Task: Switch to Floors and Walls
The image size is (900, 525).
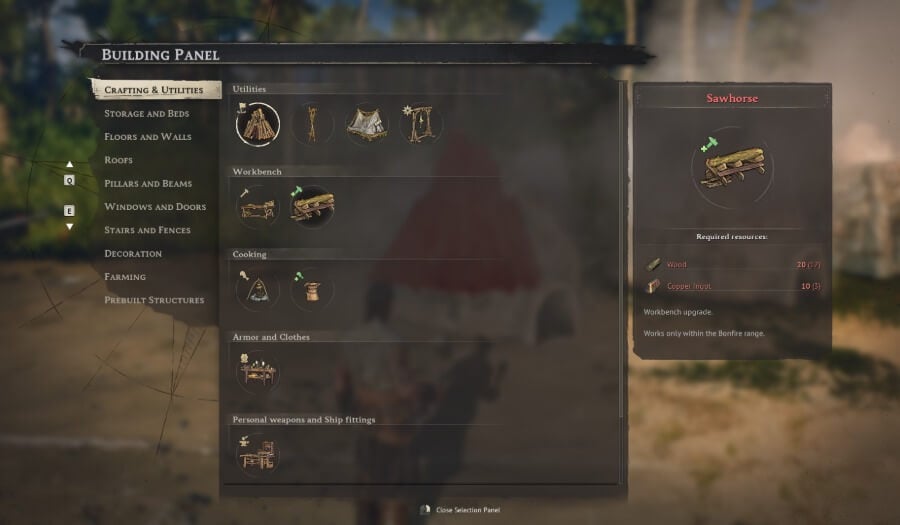Action: (147, 137)
